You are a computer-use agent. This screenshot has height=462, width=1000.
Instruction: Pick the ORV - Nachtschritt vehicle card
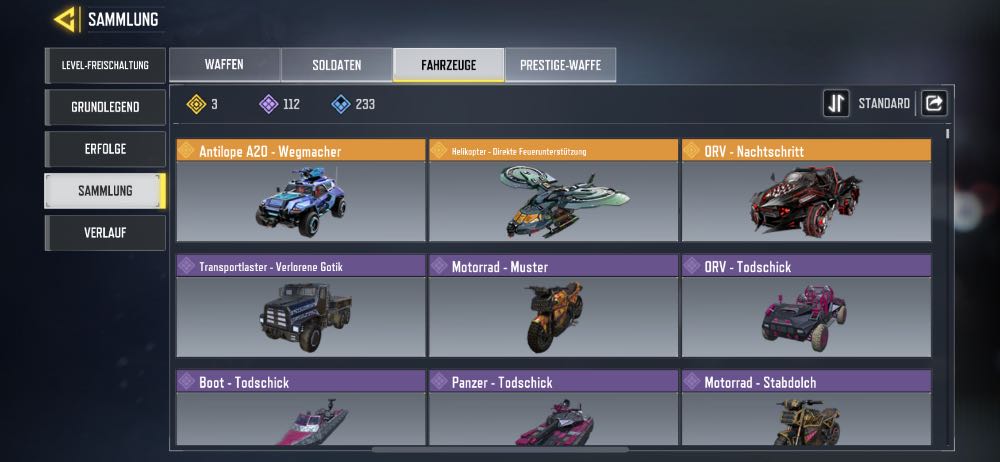pyautogui.click(x=806, y=190)
